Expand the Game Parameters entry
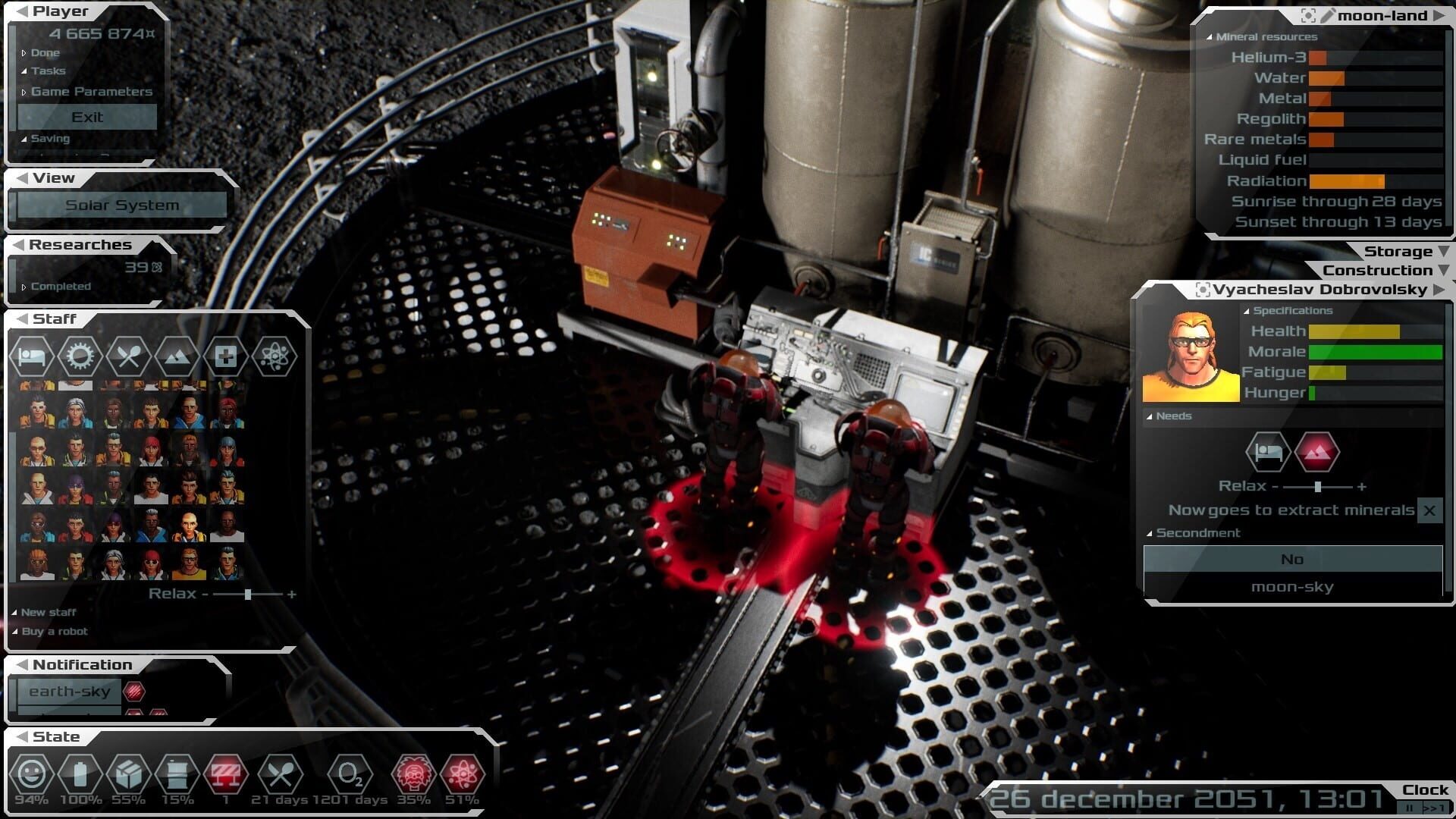This screenshot has height=819, width=1456. (x=91, y=92)
